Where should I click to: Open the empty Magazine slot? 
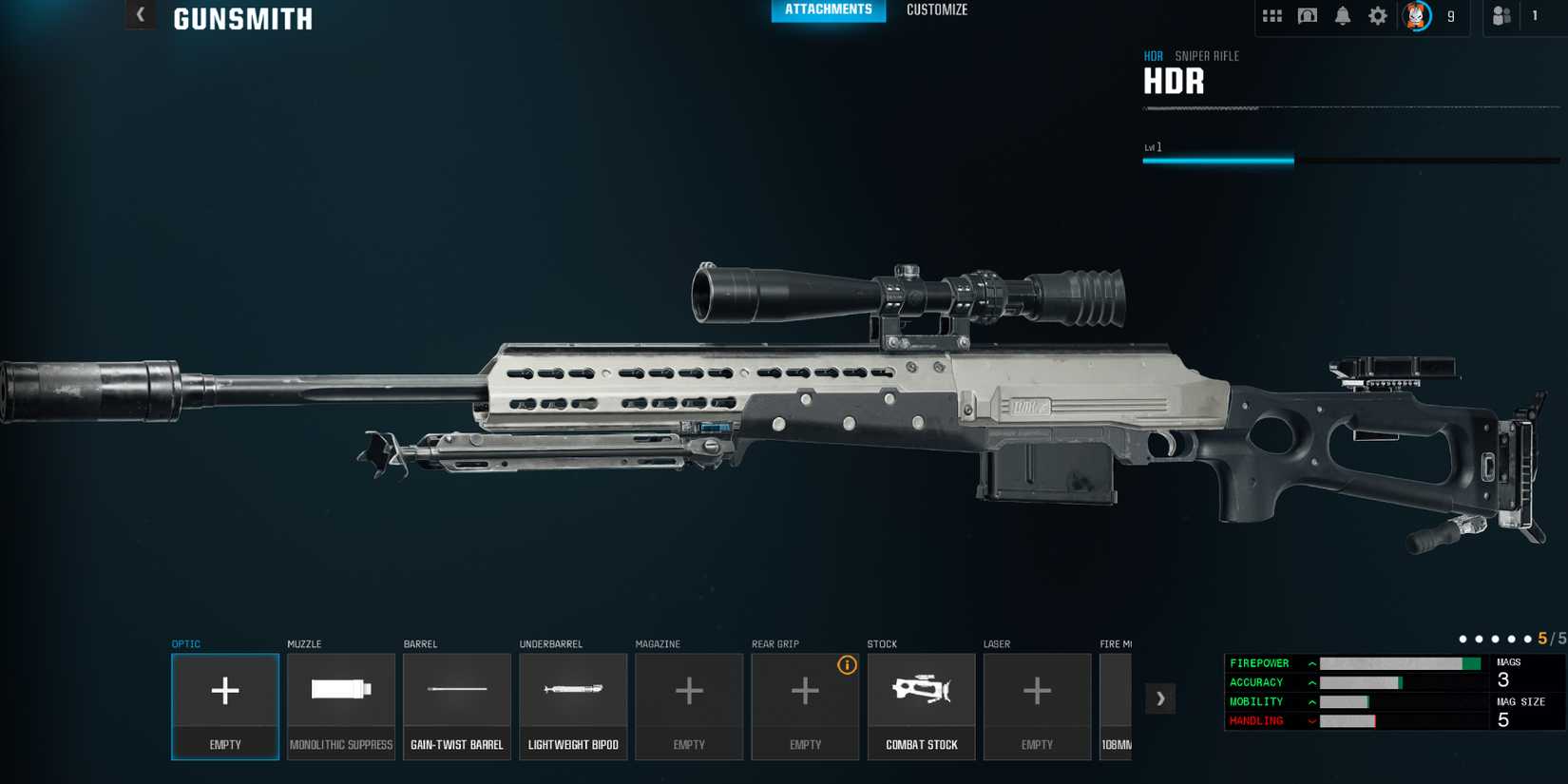(689, 706)
